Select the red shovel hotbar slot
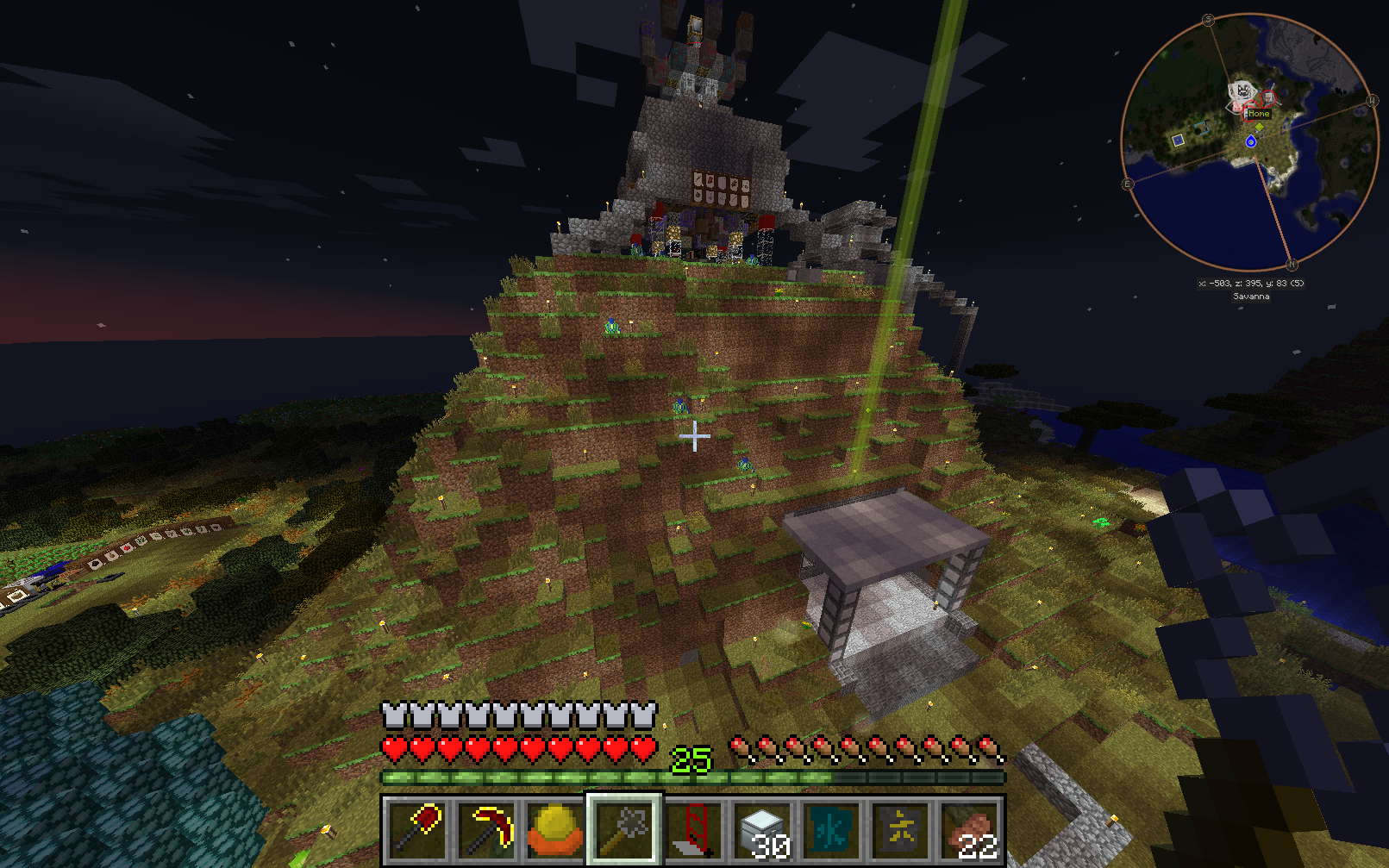Screen dimensions: 1389x868 pos(417,829)
